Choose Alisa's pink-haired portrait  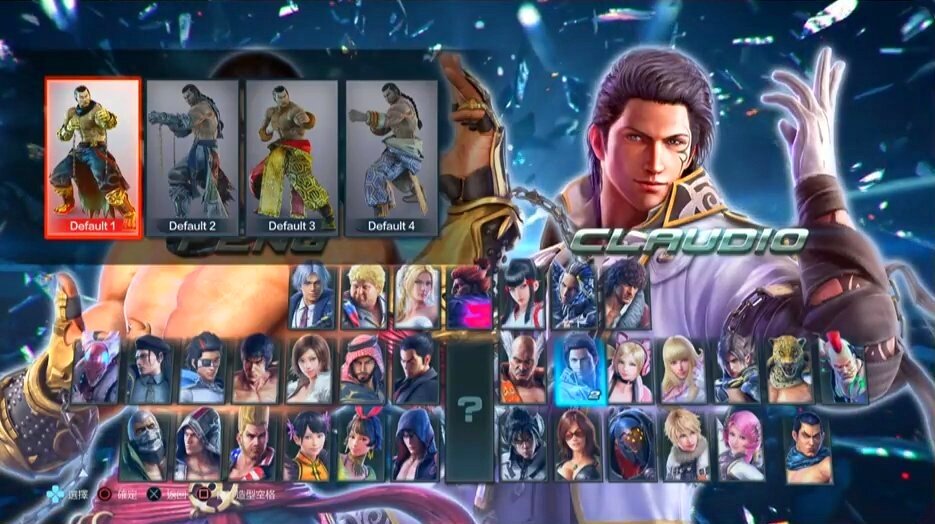741,443
